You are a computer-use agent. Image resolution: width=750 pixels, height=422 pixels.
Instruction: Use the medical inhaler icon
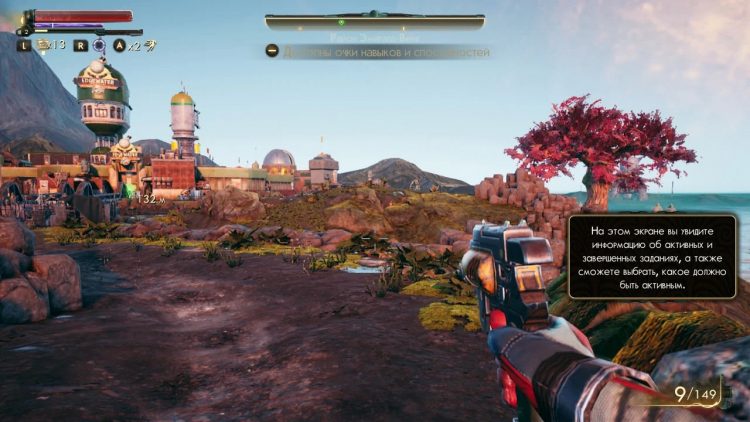click(44, 45)
